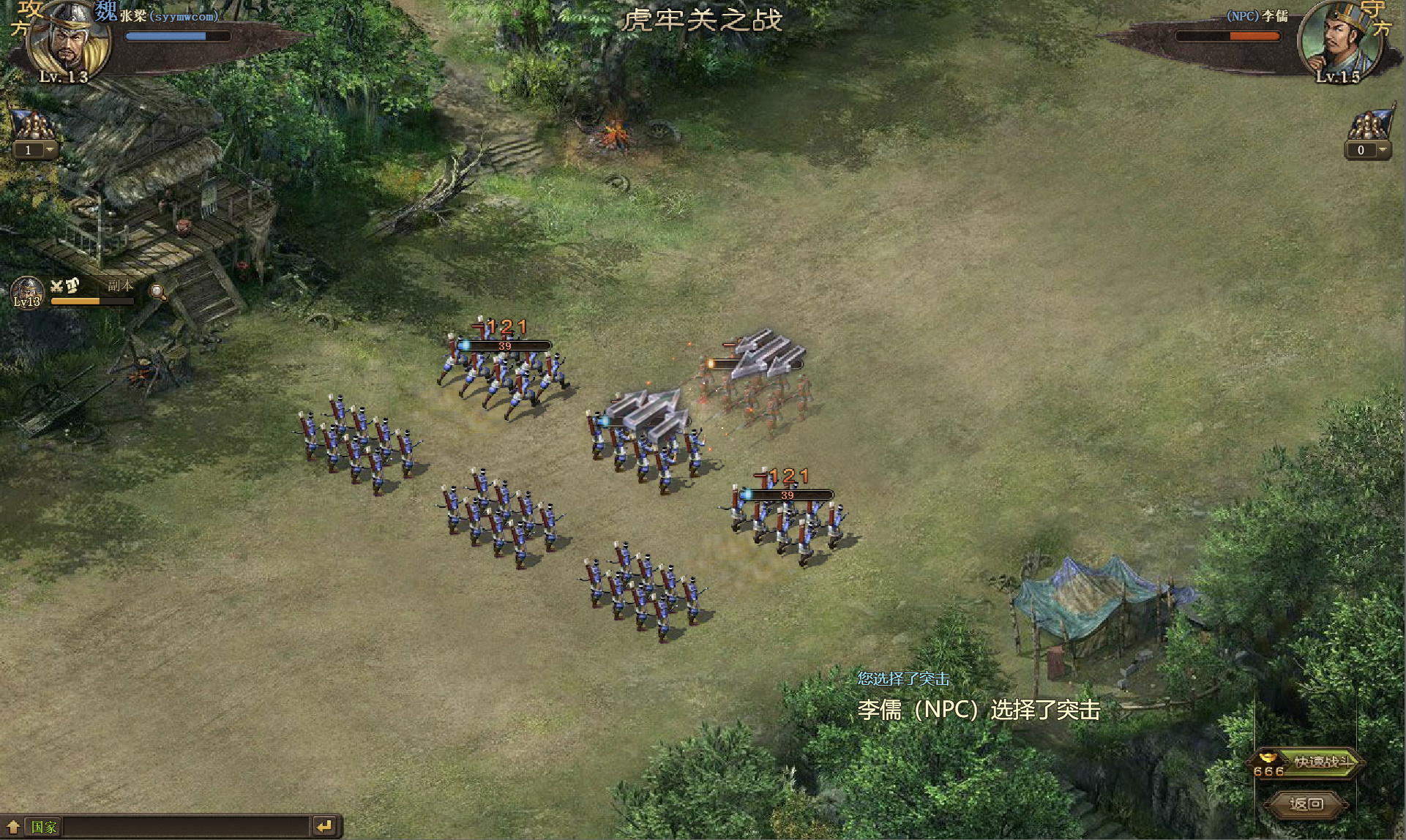Select attacker general 张梁's portrait

coord(67,40)
